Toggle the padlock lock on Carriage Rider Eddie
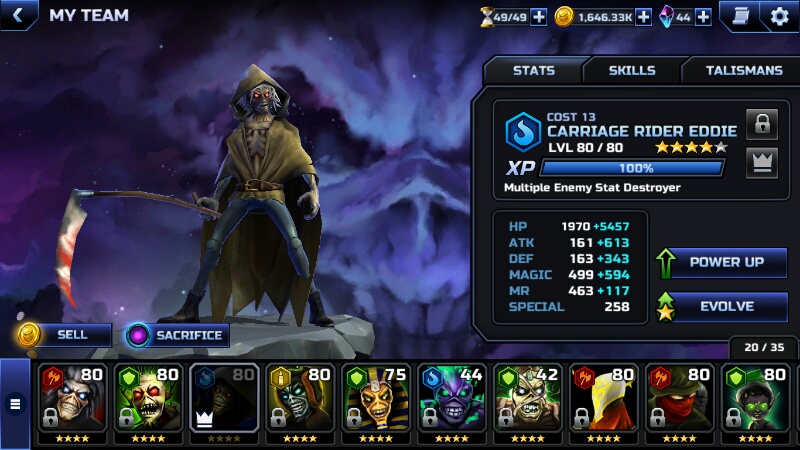The width and height of the screenshot is (800, 450). pos(762,124)
